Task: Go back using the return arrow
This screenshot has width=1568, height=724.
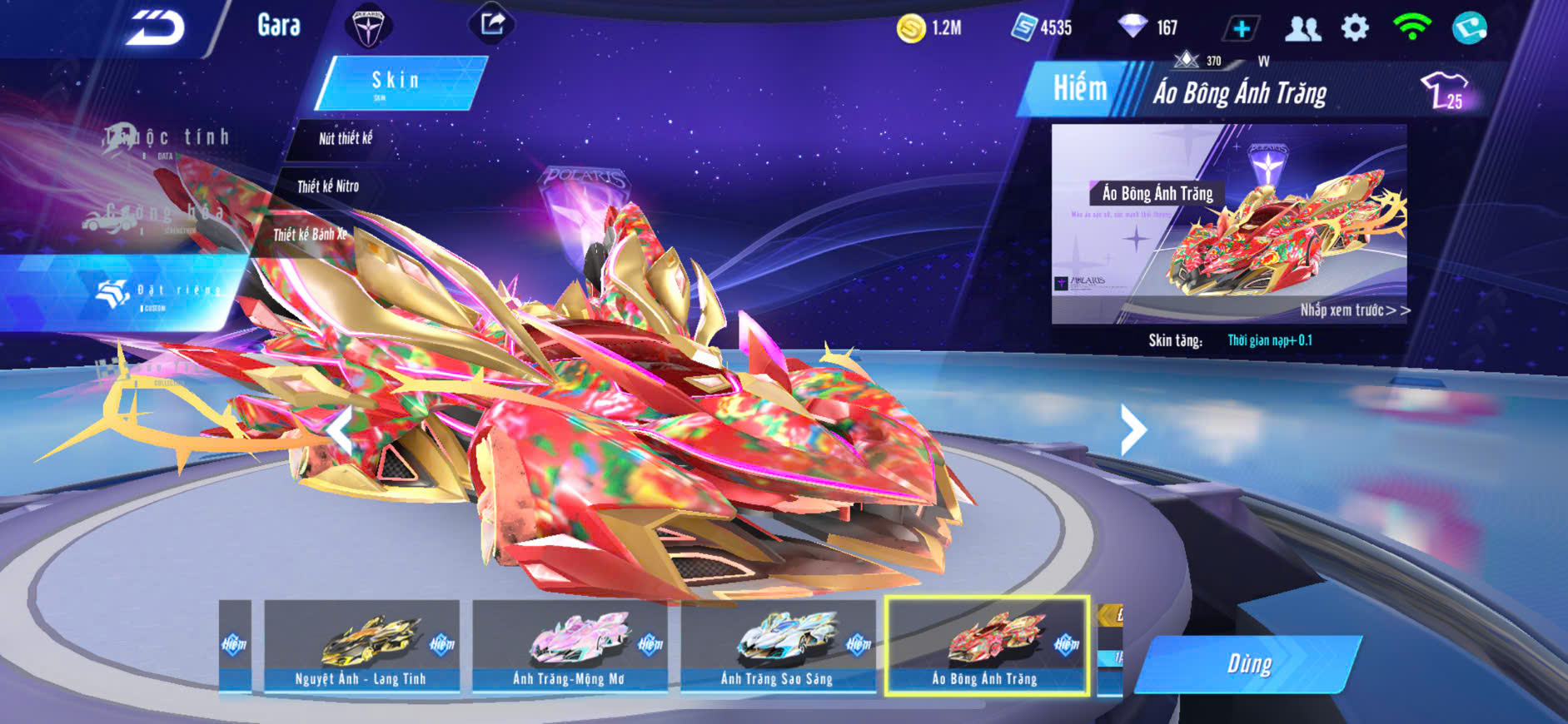Action: (x=155, y=28)
